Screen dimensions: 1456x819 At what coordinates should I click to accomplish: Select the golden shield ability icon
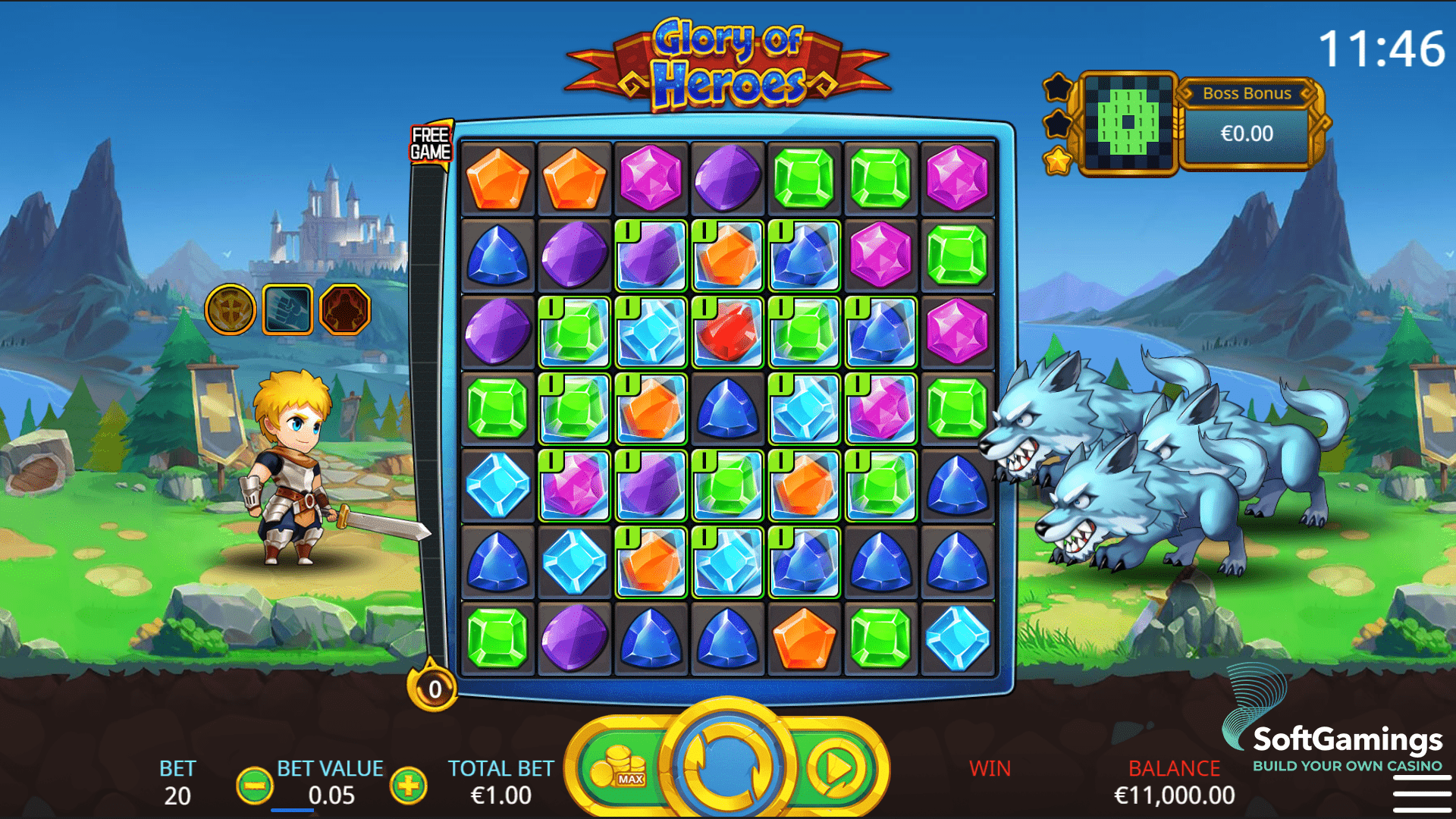click(x=231, y=309)
